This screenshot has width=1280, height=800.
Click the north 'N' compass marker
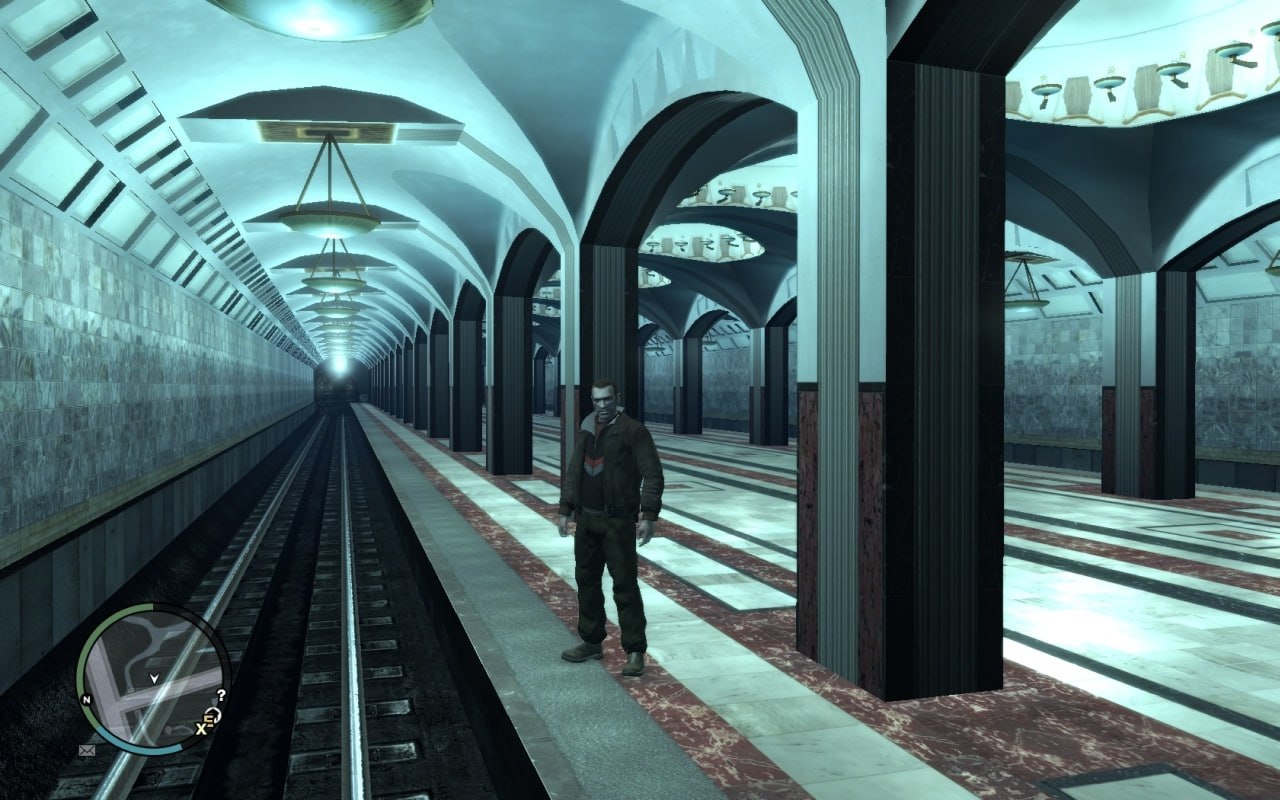(87, 699)
